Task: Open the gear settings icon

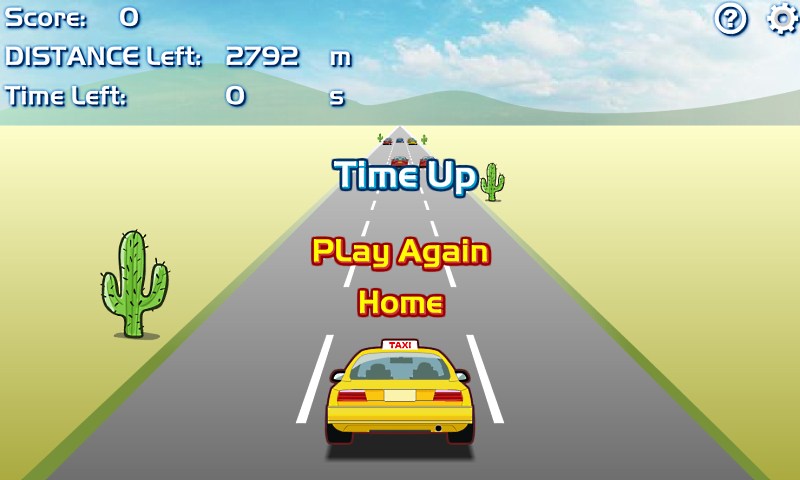Action: click(781, 19)
